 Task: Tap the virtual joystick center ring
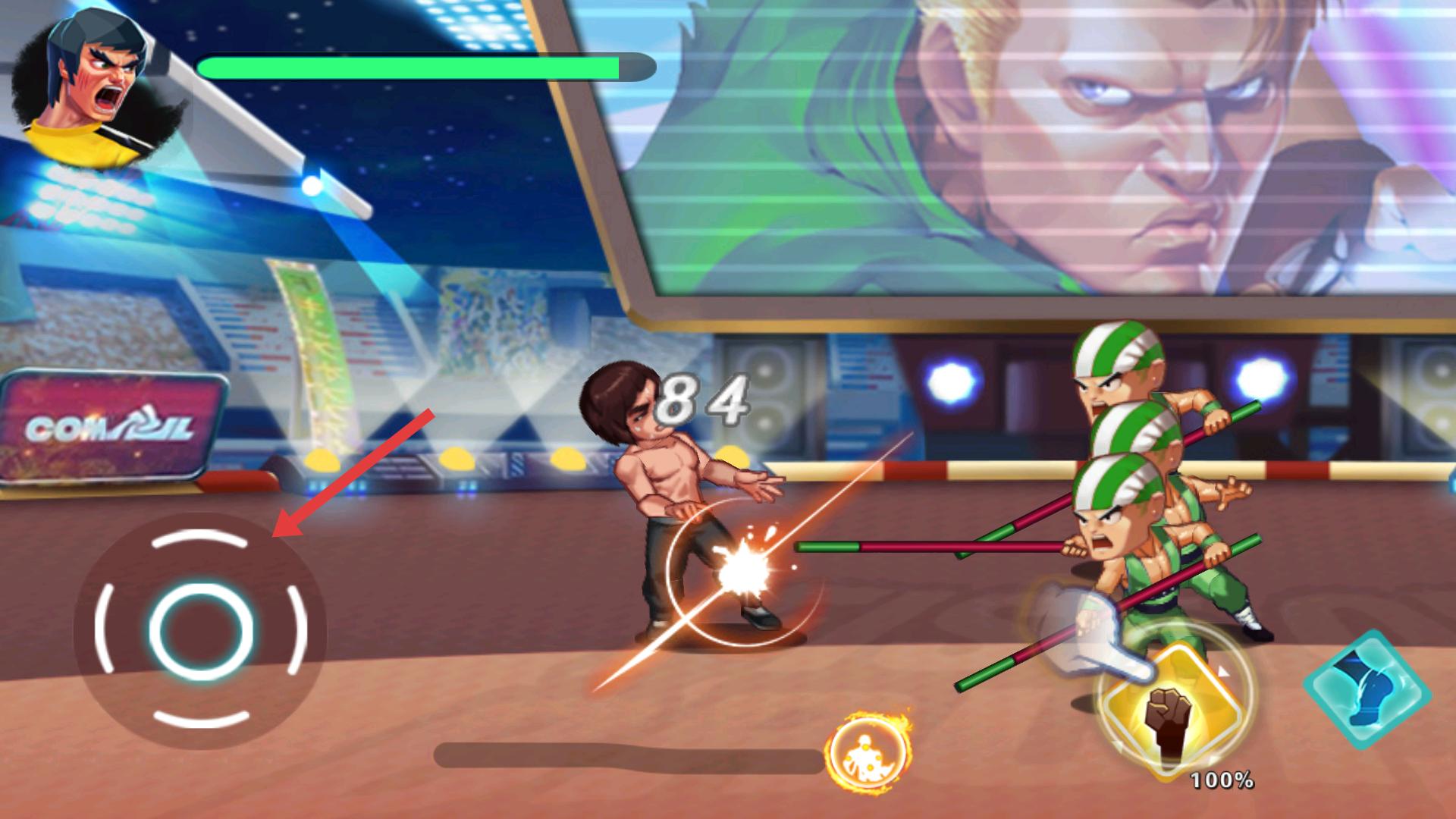pos(201,631)
